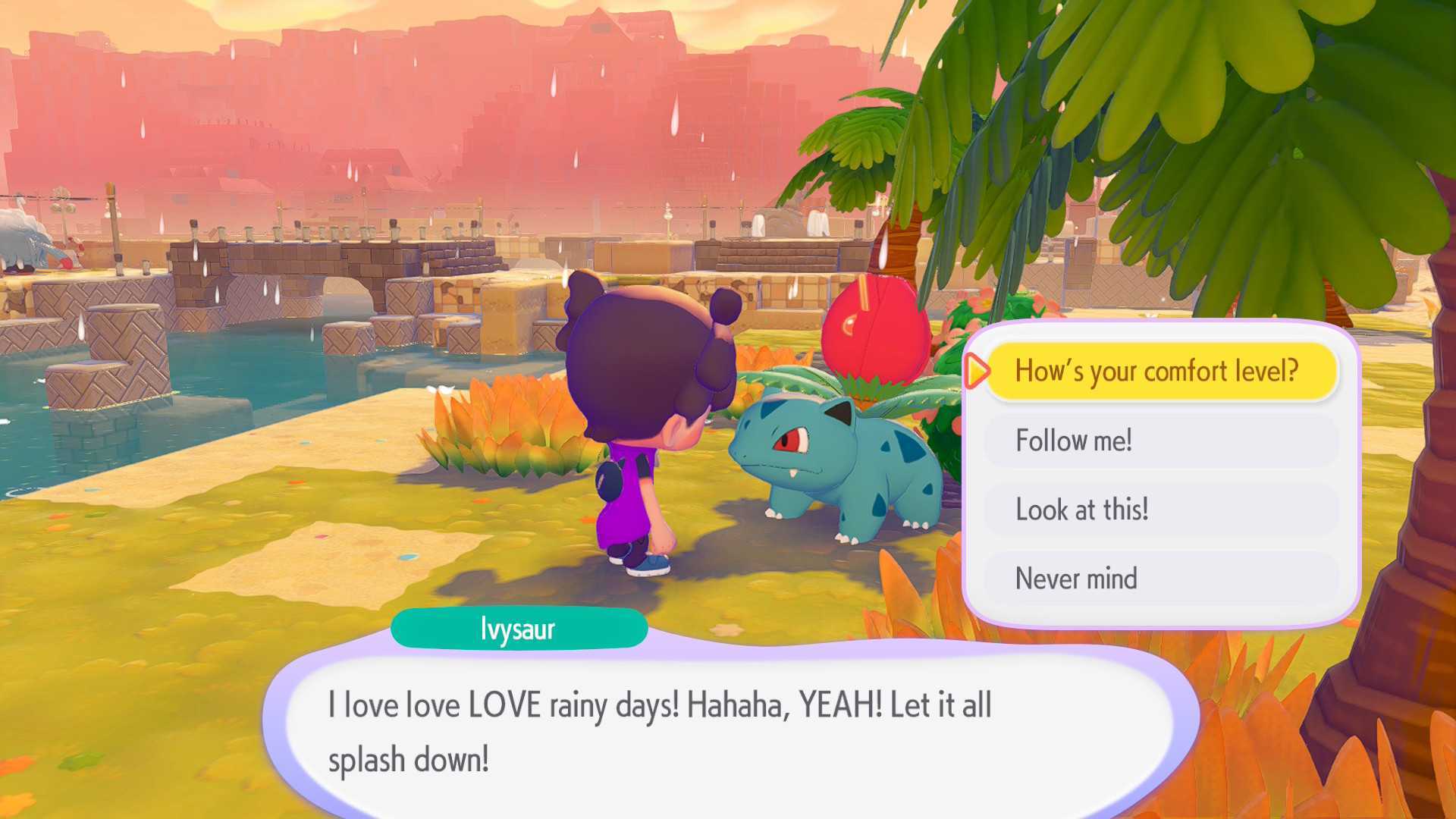1456x819 pixels.
Task: Choose the "Follow me!" option
Action: tap(1160, 441)
